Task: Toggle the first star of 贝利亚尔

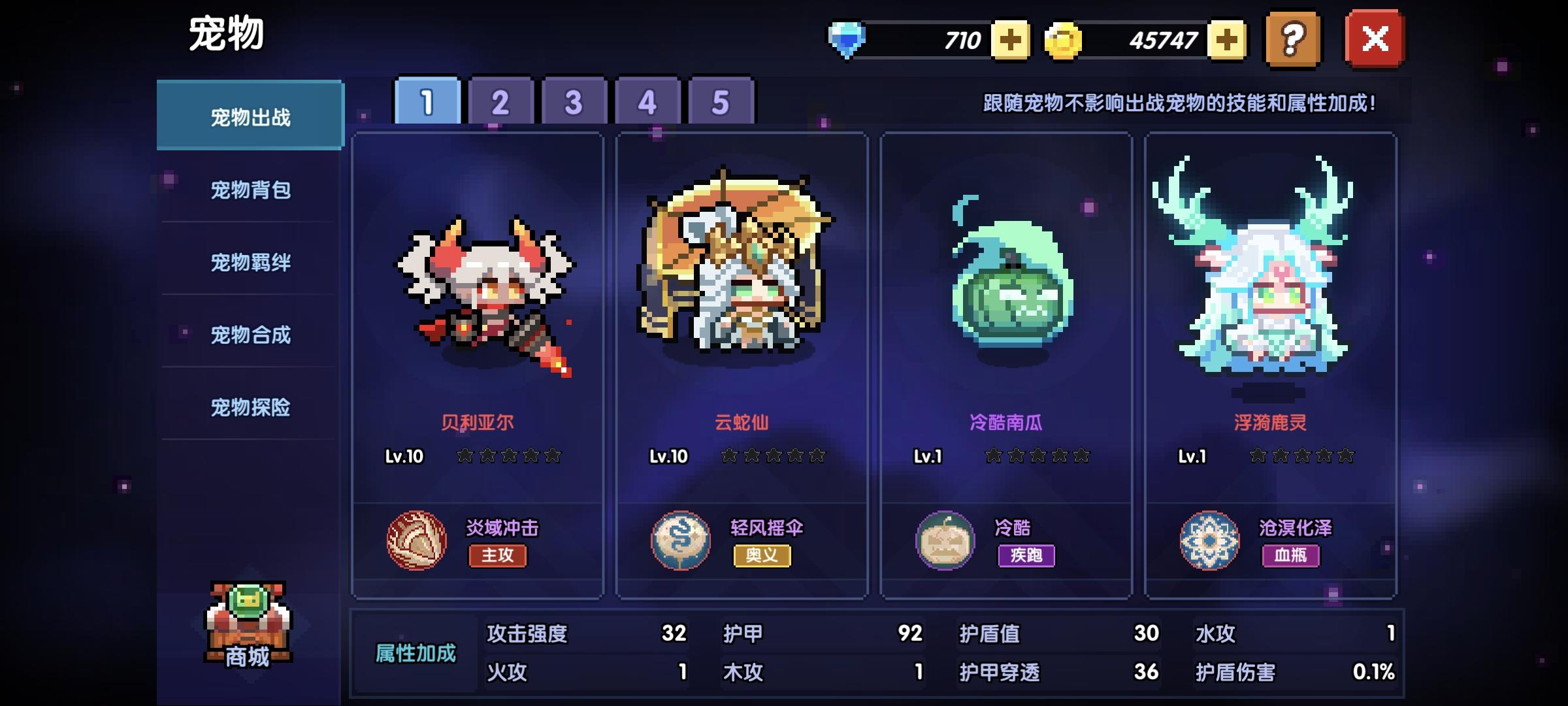Action: [463, 456]
